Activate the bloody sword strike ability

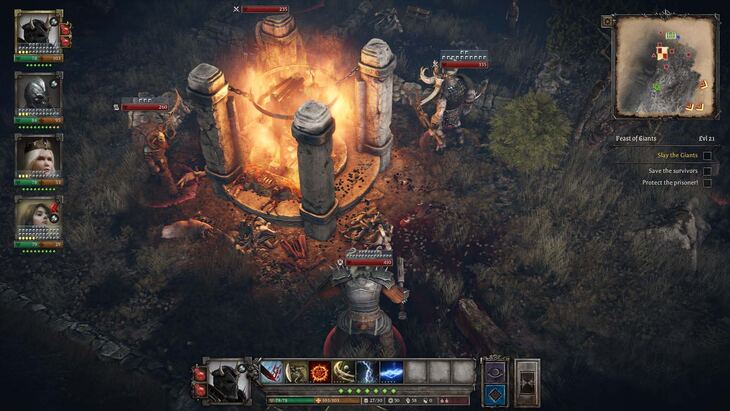tap(272, 372)
